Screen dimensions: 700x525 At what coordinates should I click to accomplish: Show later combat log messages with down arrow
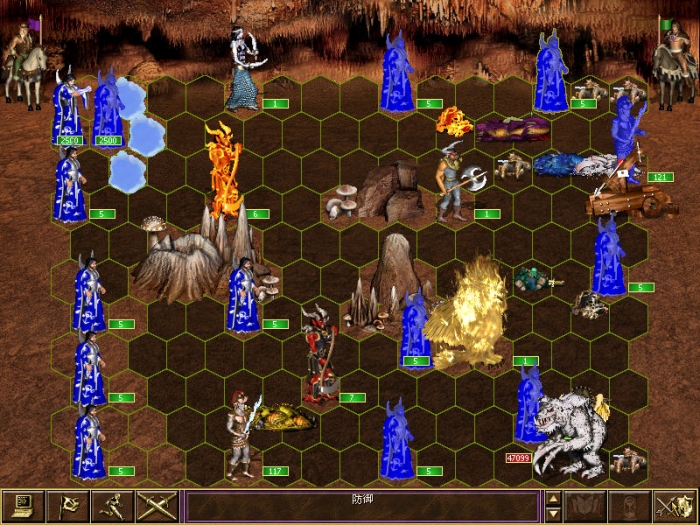pyautogui.click(x=553, y=515)
